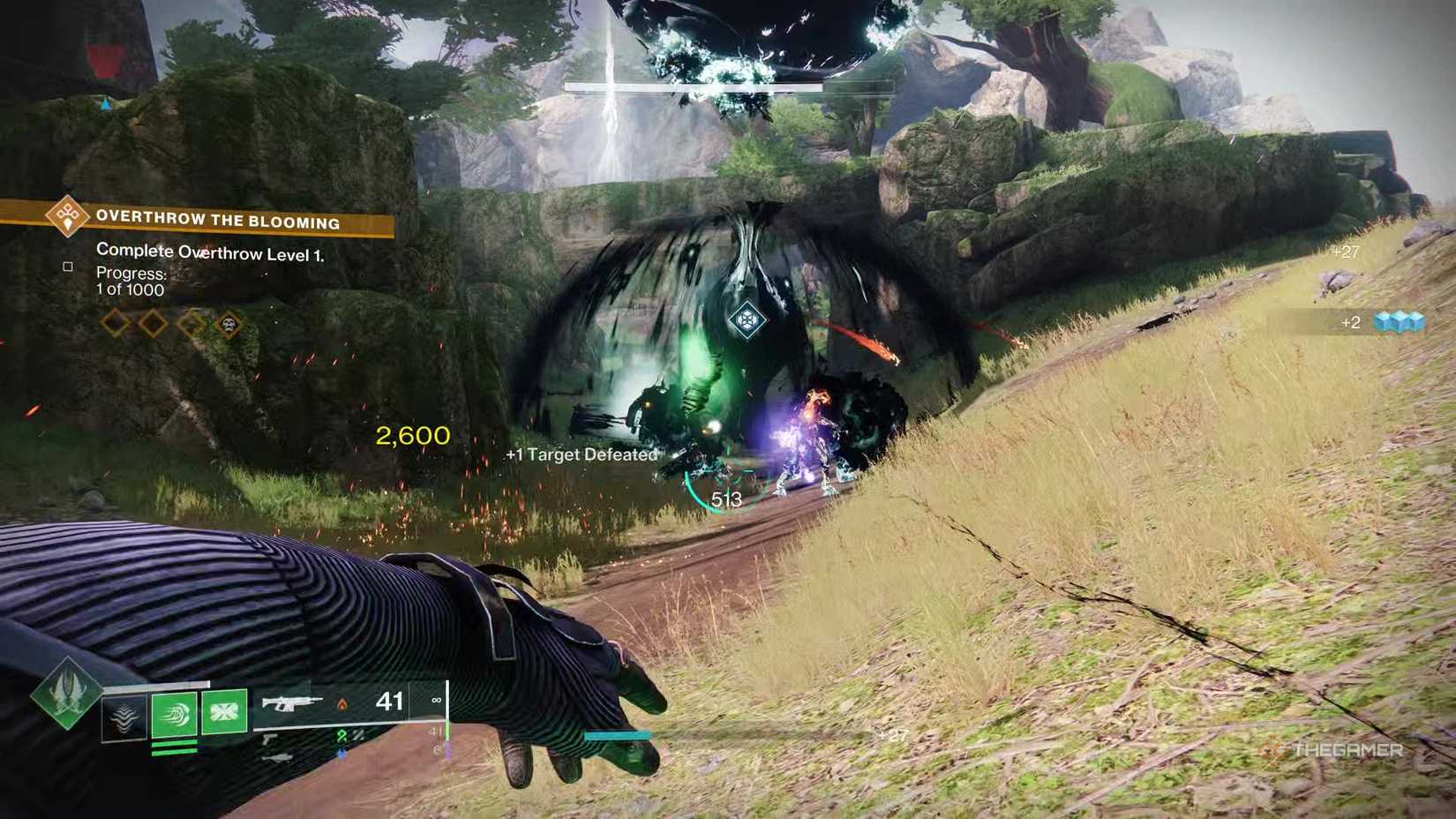
Task: Click the sidearm weapon icon
Action: [270, 739]
